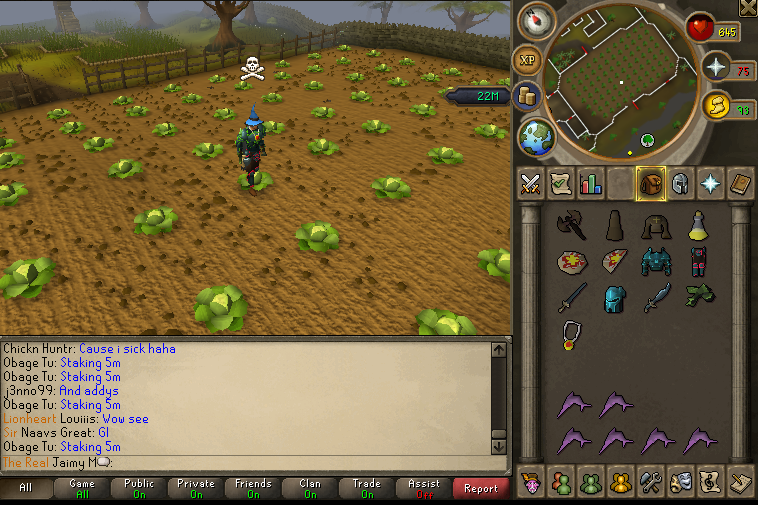Click on the circular minimap
Viewport: 758px width, 505px height.
[620, 82]
